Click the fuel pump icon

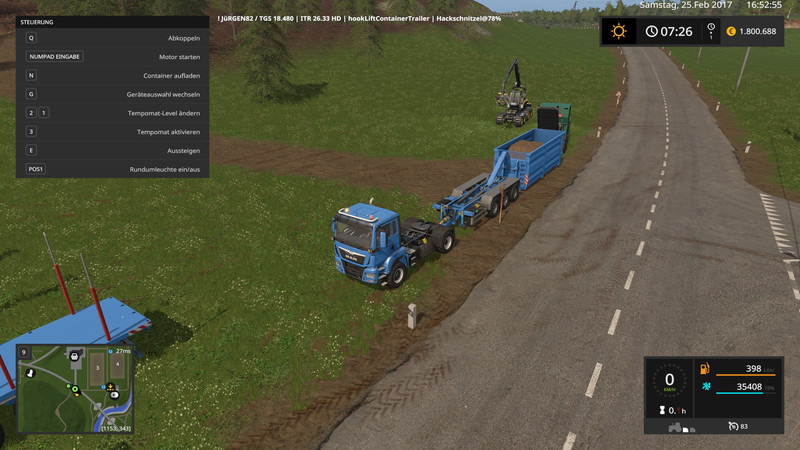[704, 370]
